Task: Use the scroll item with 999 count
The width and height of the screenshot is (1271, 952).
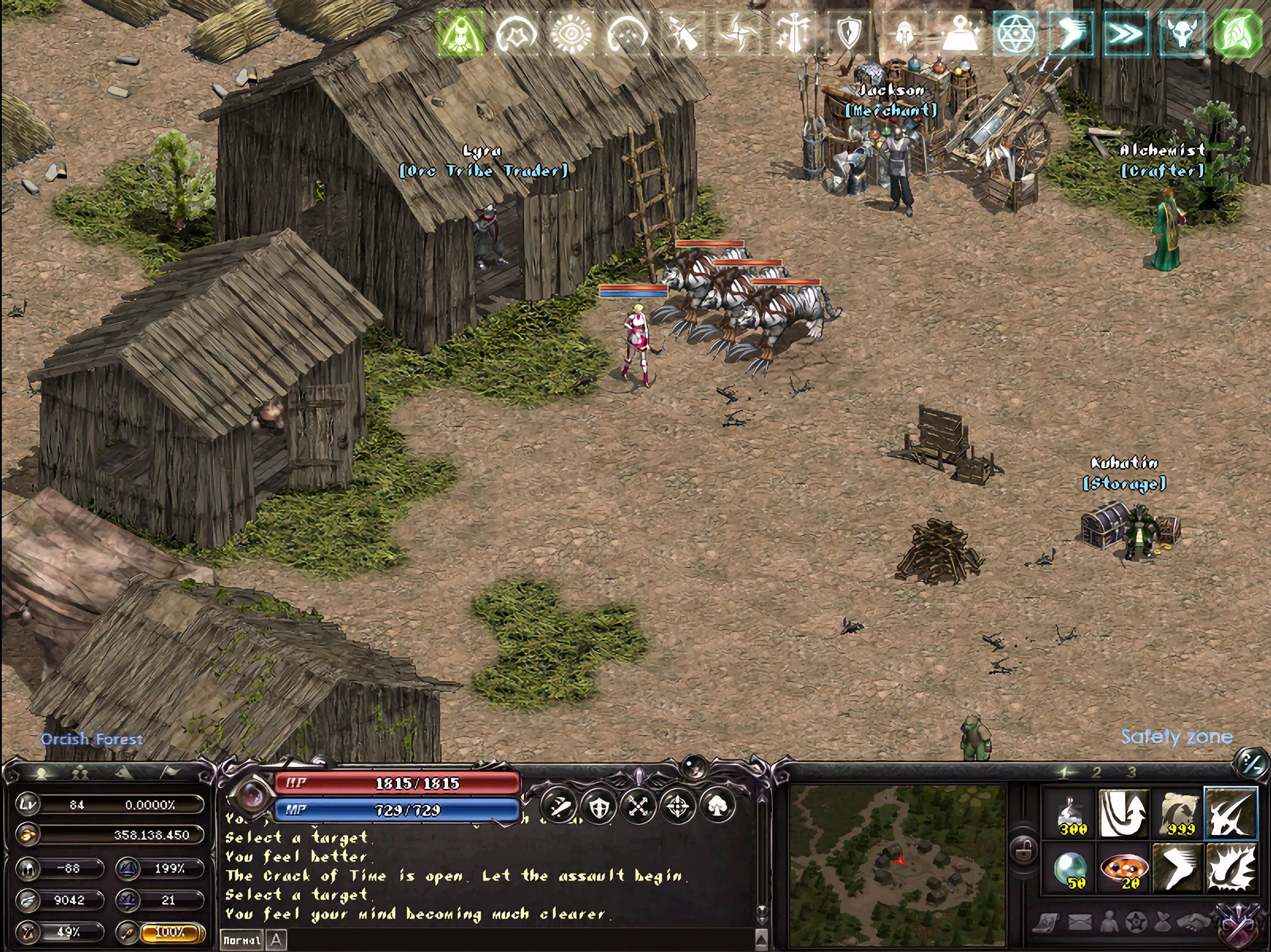Action: point(1178,814)
